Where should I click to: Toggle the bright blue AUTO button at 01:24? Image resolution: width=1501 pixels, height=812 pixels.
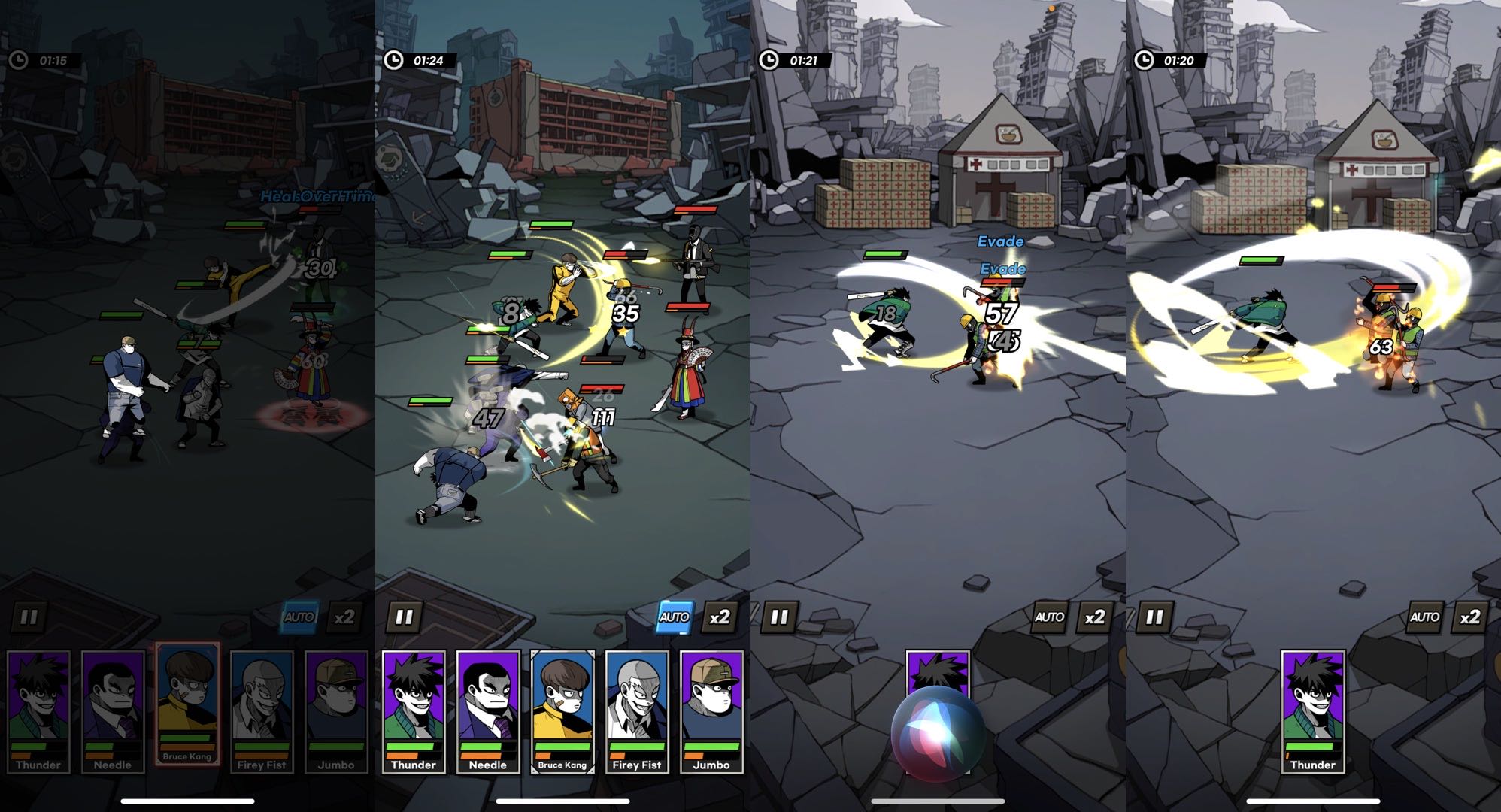tap(674, 617)
